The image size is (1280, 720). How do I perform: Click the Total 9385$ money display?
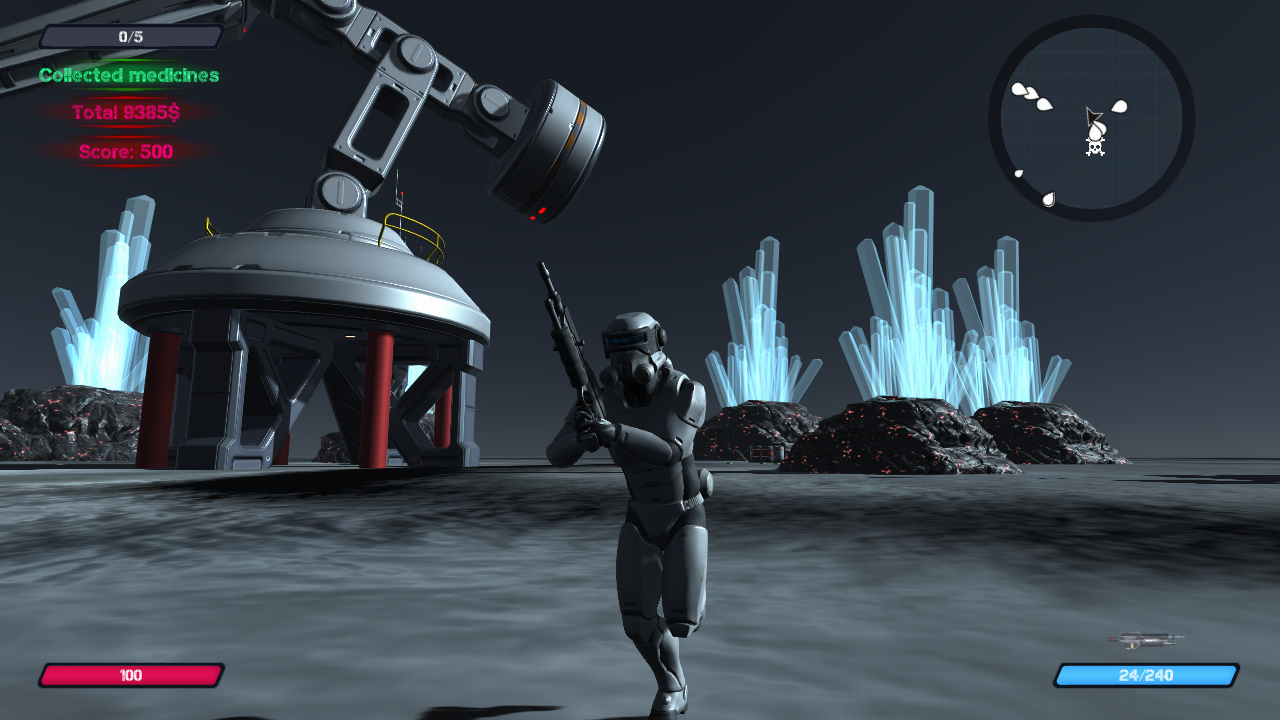[128, 113]
